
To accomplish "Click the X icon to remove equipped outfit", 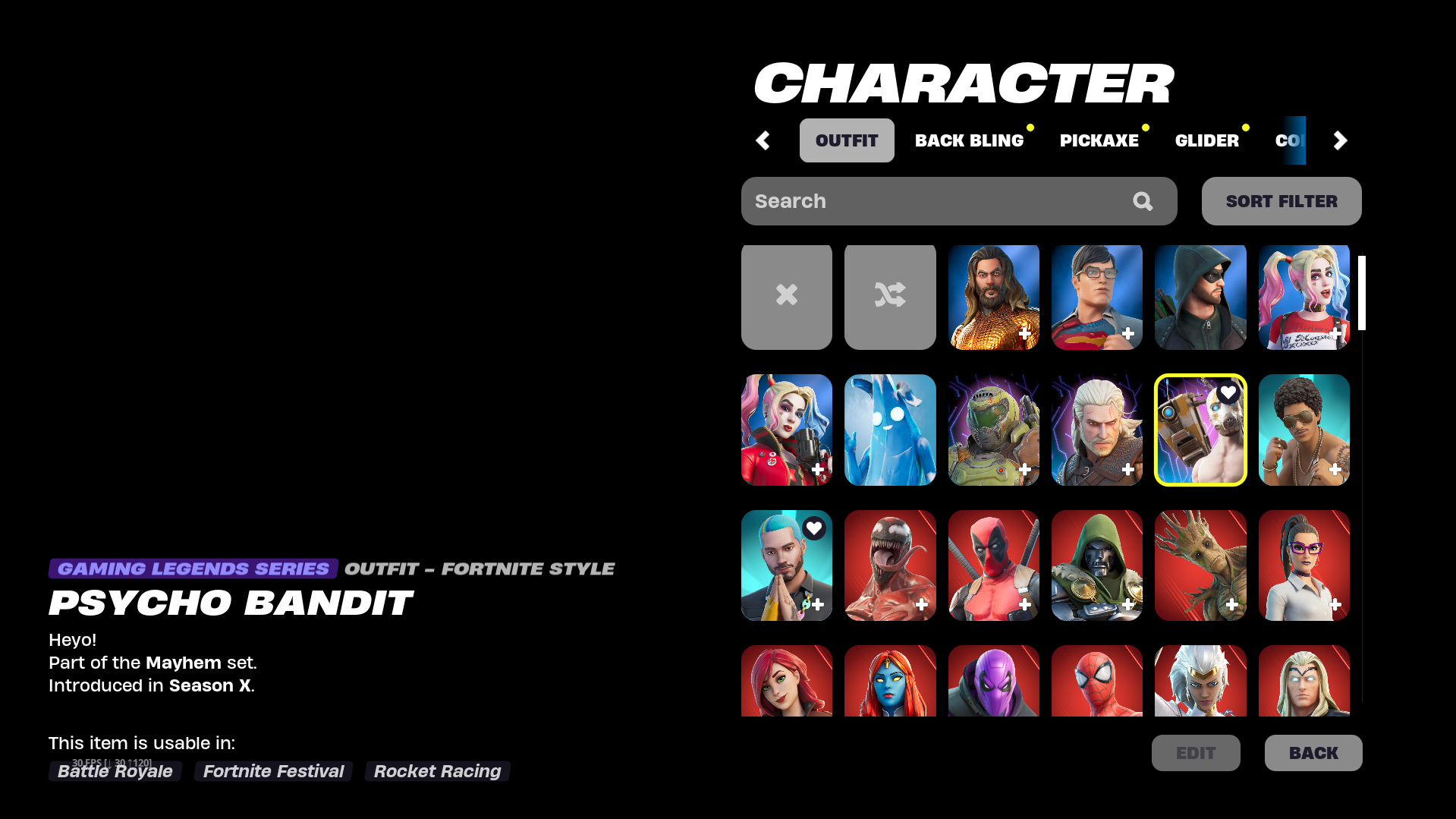I will pos(786,296).
